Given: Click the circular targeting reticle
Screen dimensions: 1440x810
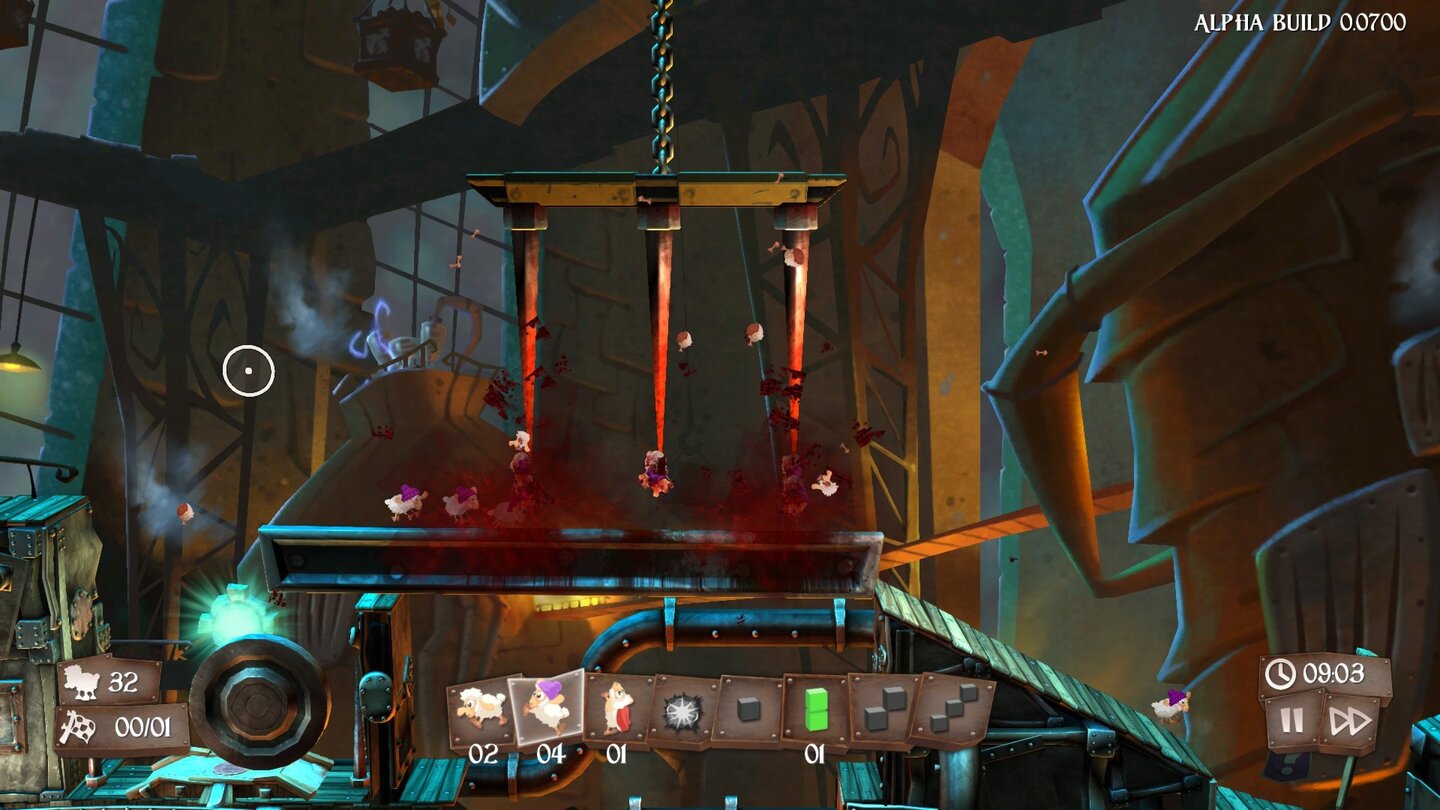Looking at the screenshot, I should point(249,370).
